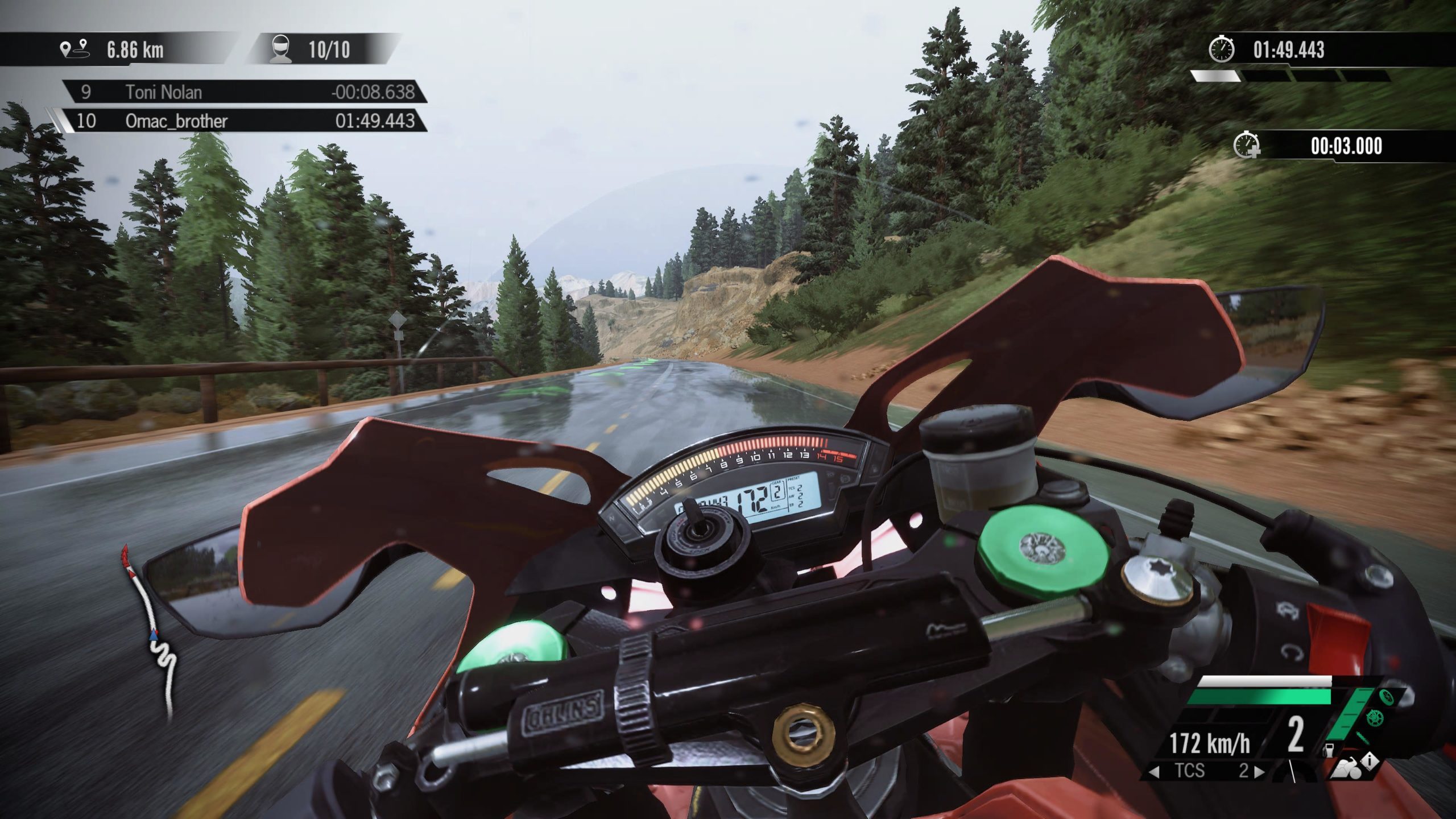Decrease TCS level with left arrow
1456x819 pixels.
pos(1155,772)
